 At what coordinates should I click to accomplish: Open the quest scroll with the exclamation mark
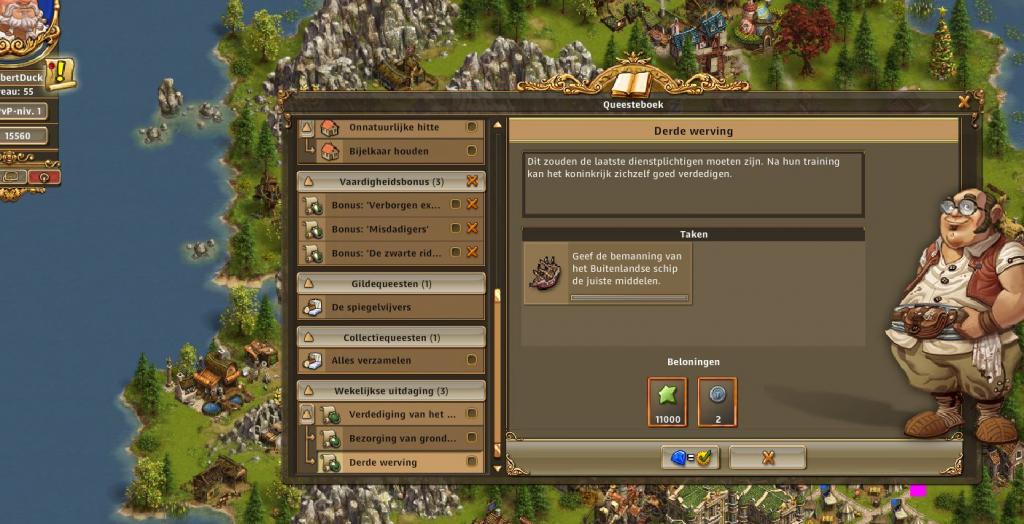58,73
